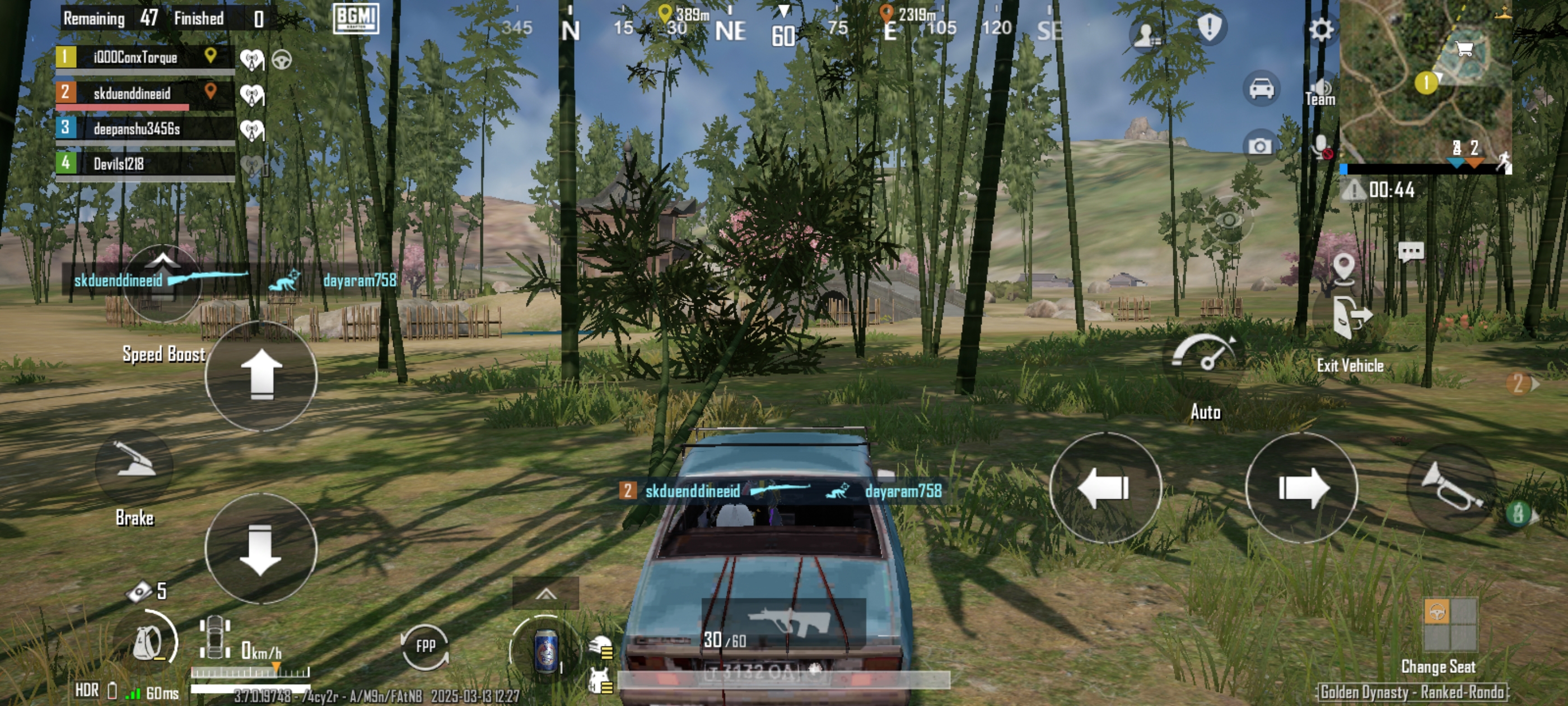Toggle the Auto drive button

click(1204, 356)
